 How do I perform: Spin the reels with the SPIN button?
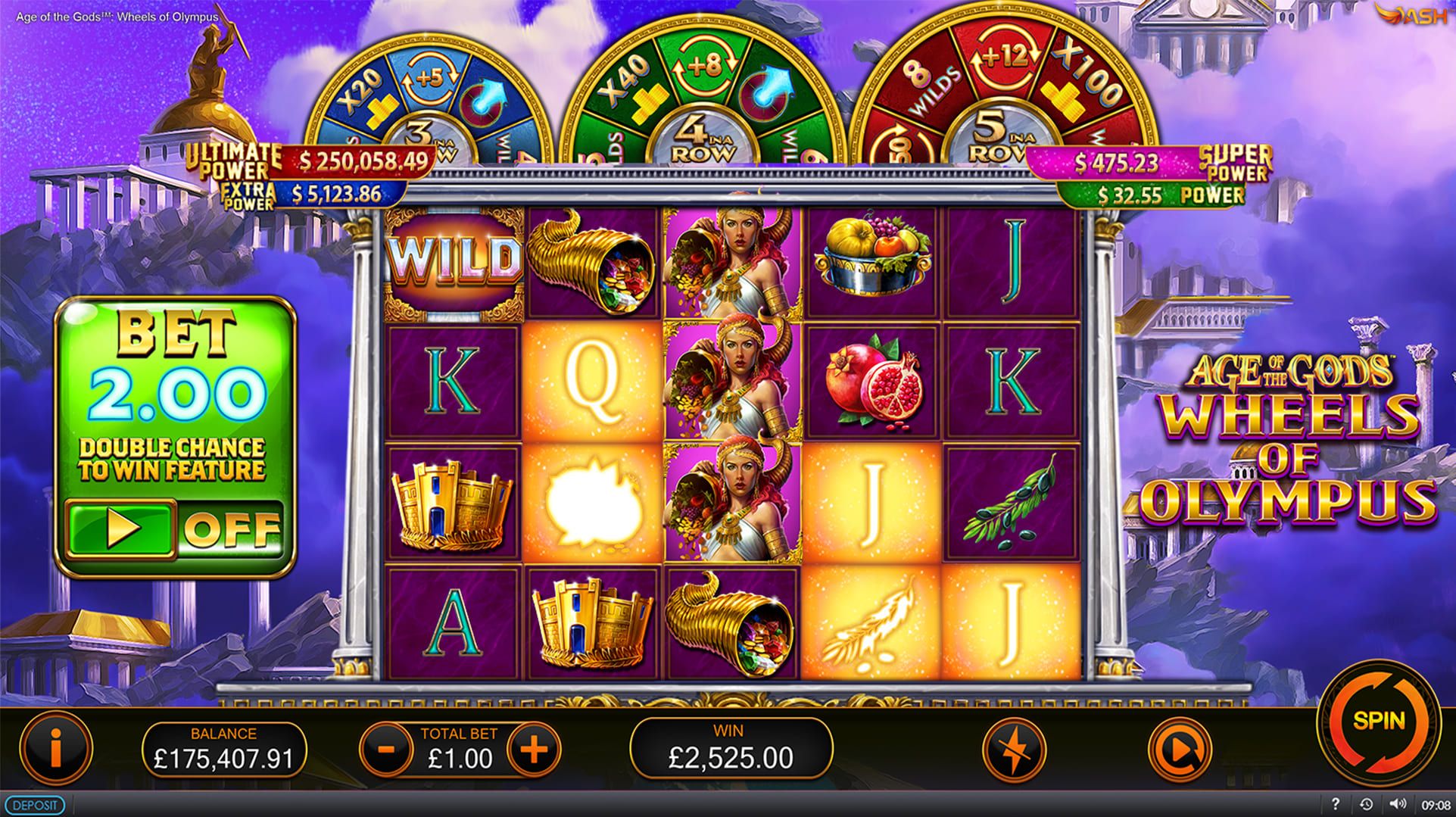(x=1378, y=721)
